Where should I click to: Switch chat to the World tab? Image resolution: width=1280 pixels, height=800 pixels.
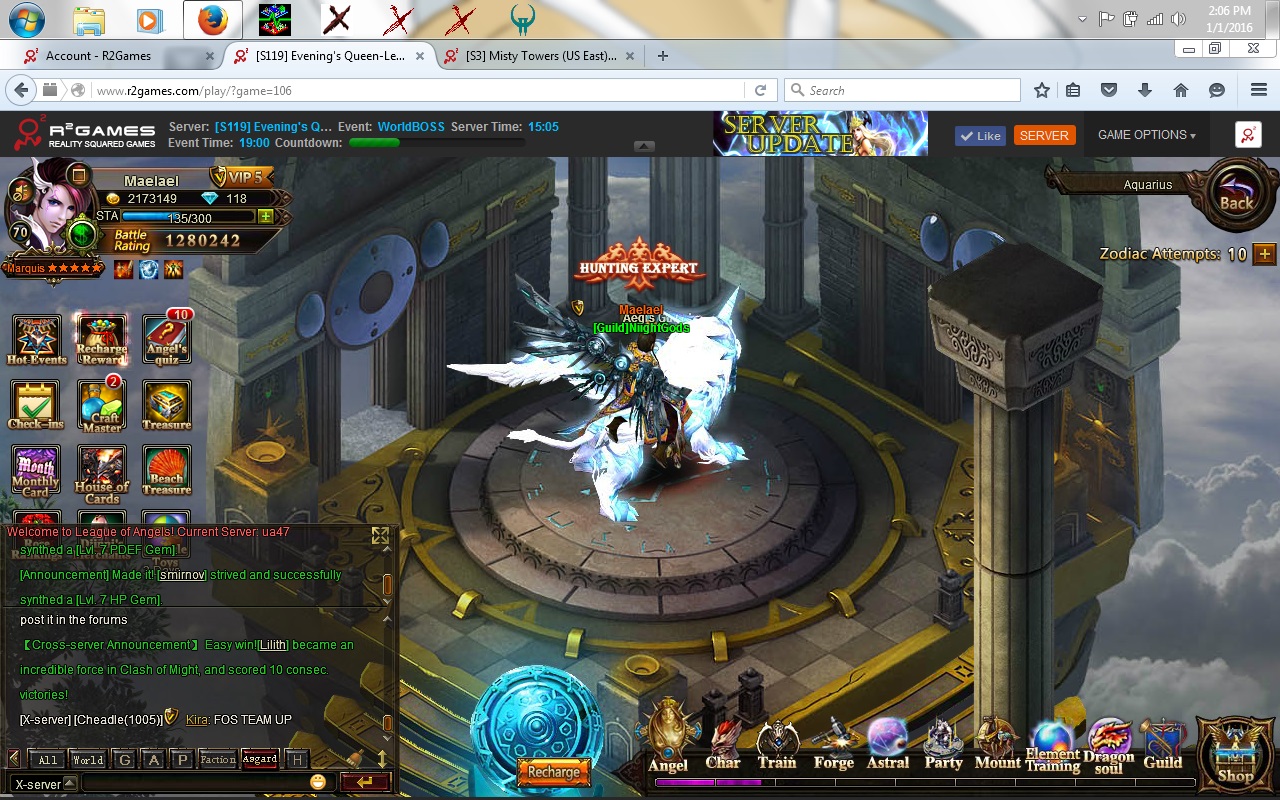[88, 760]
